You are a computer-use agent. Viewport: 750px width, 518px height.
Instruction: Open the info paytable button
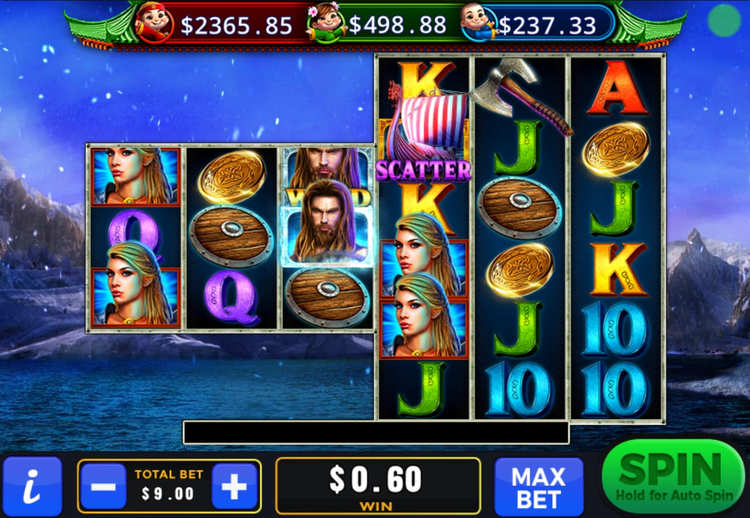click(x=32, y=487)
